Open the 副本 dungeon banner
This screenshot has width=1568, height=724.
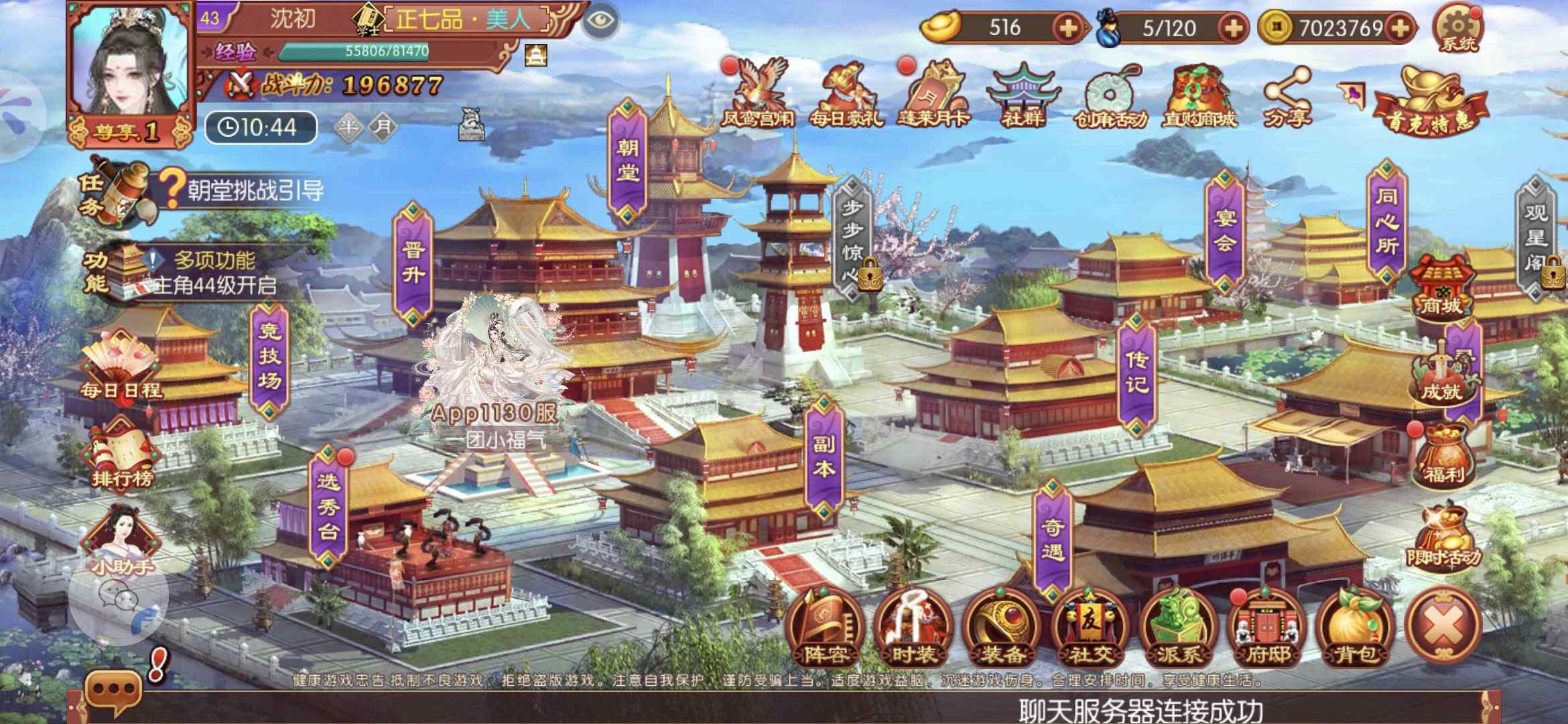point(823,457)
